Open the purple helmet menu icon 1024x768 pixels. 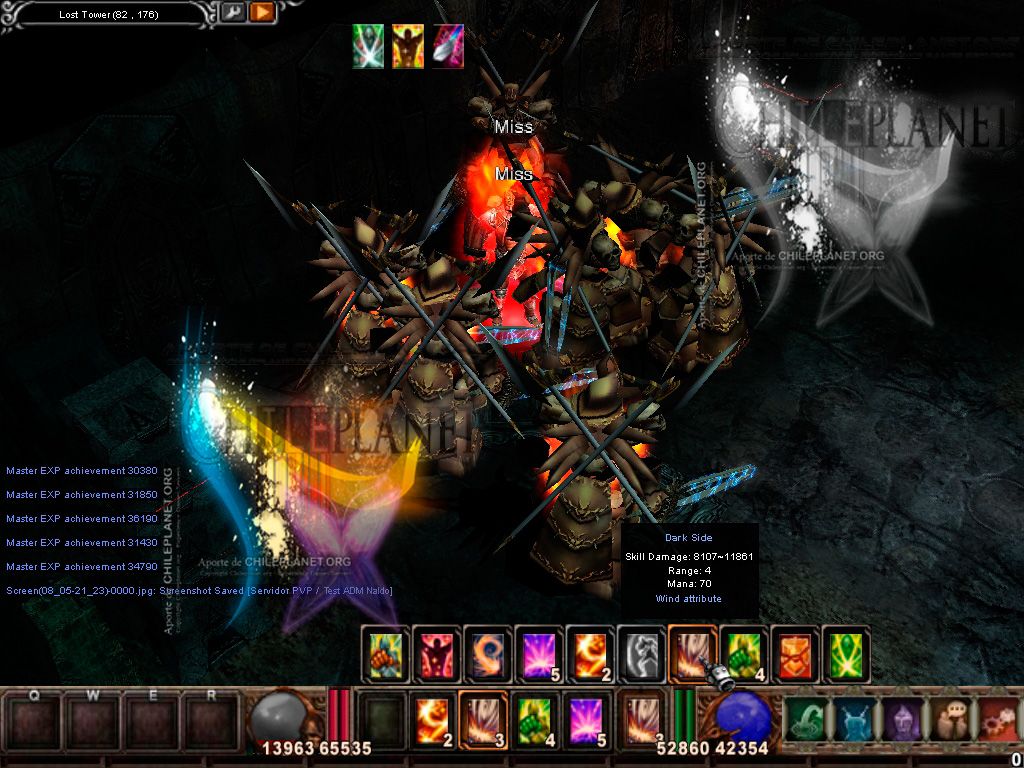click(900, 719)
